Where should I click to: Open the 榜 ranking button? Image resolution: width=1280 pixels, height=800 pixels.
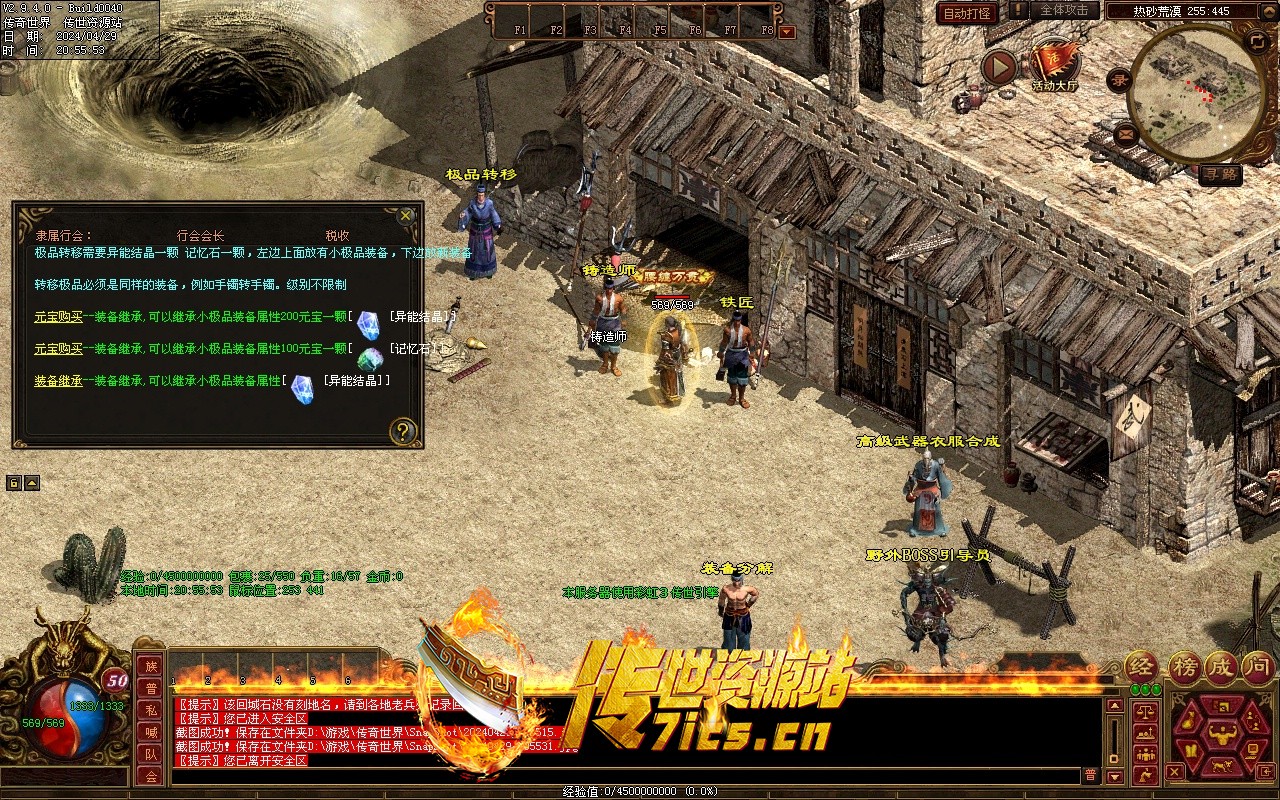click(1185, 667)
